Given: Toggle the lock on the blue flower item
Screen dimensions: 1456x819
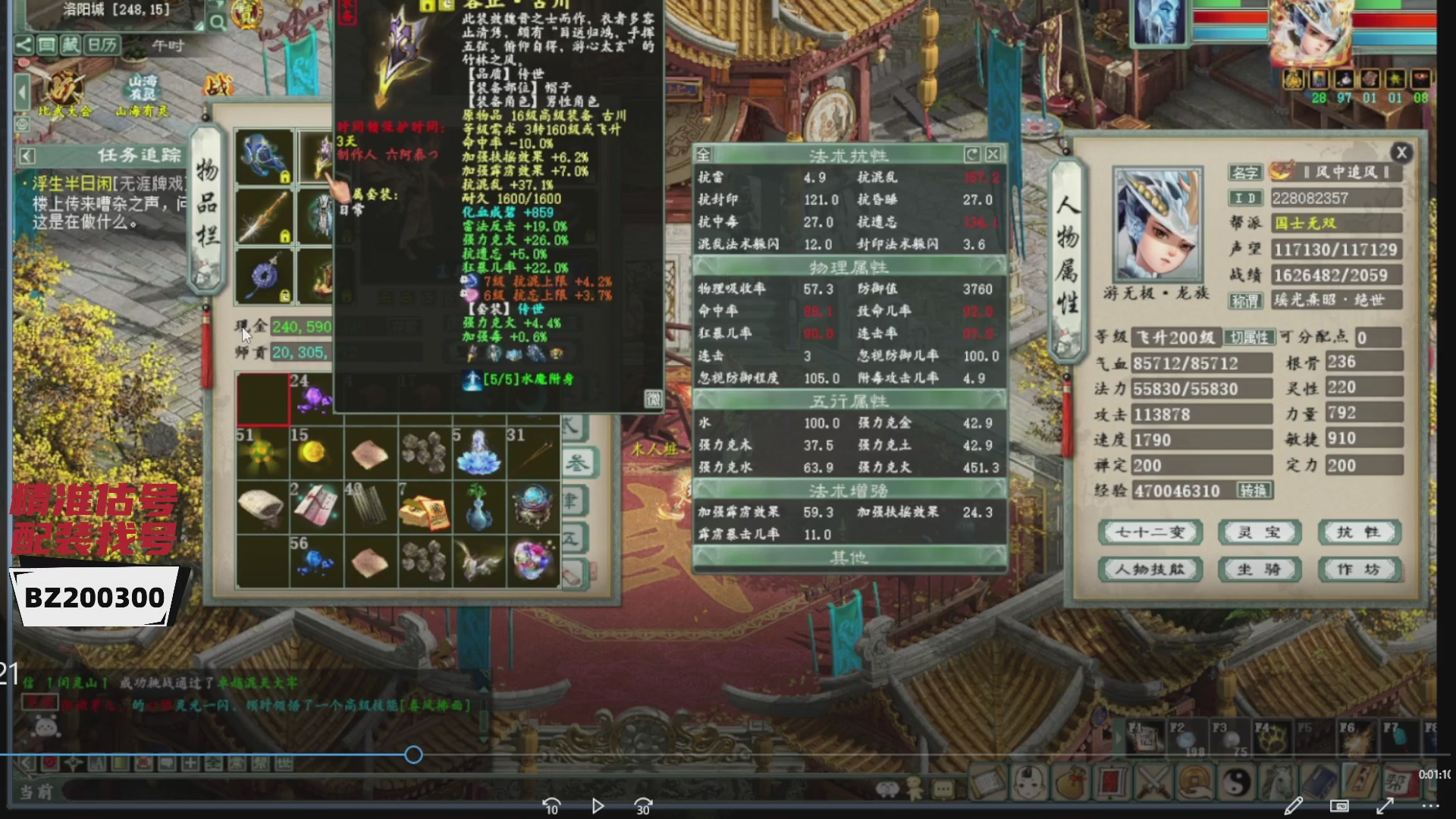Looking at the screenshot, I should click(x=285, y=177).
